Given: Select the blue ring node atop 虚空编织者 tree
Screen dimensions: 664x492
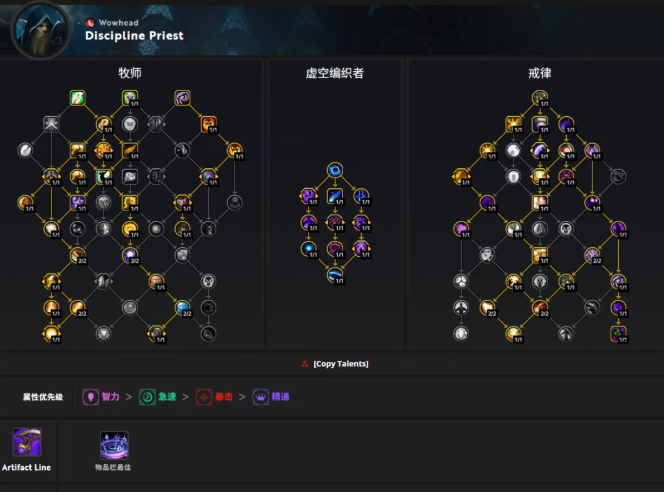Looking at the screenshot, I should (x=336, y=170).
